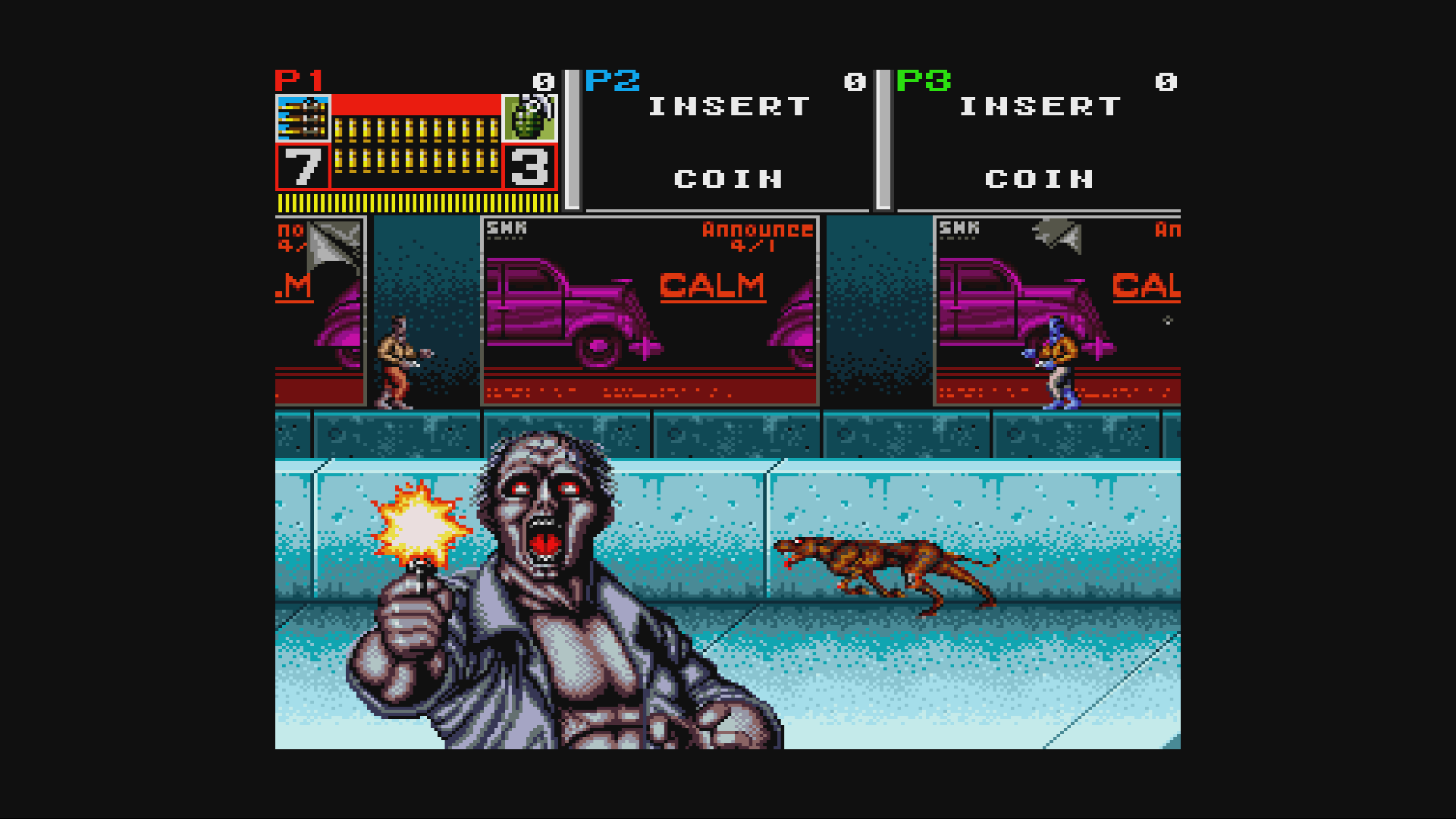
Task: Click the yellow striped bar under P1's ammo
Action: (417, 202)
